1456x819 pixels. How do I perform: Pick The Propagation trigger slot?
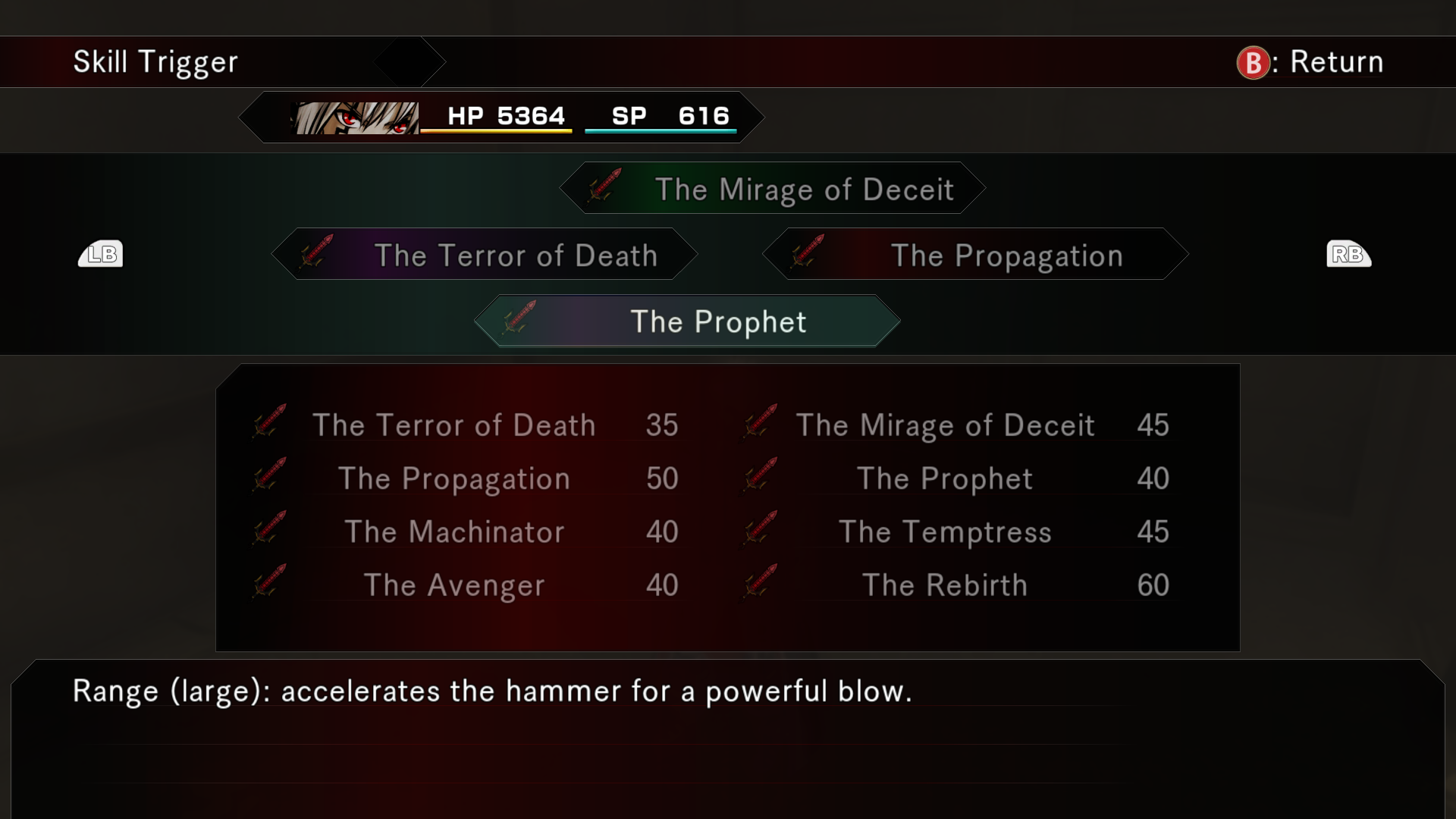[975, 255]
